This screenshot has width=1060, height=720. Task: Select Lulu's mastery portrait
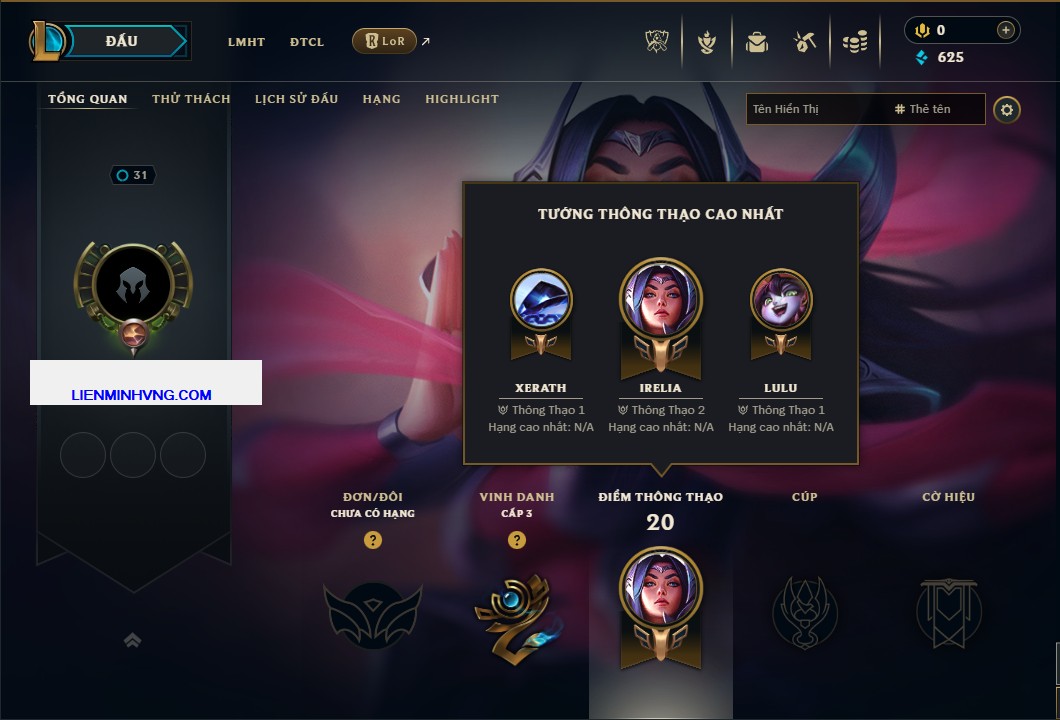[781, 299]
